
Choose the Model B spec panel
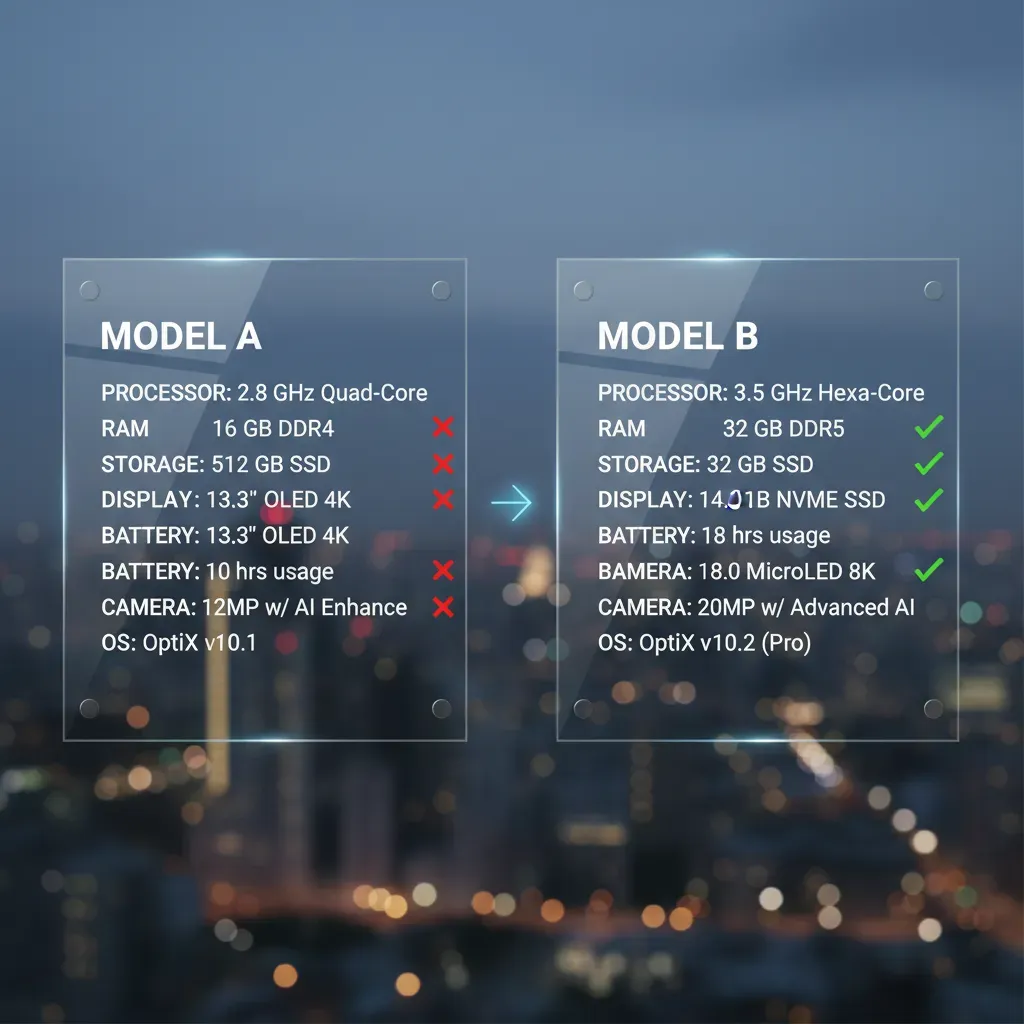[757, 500]
